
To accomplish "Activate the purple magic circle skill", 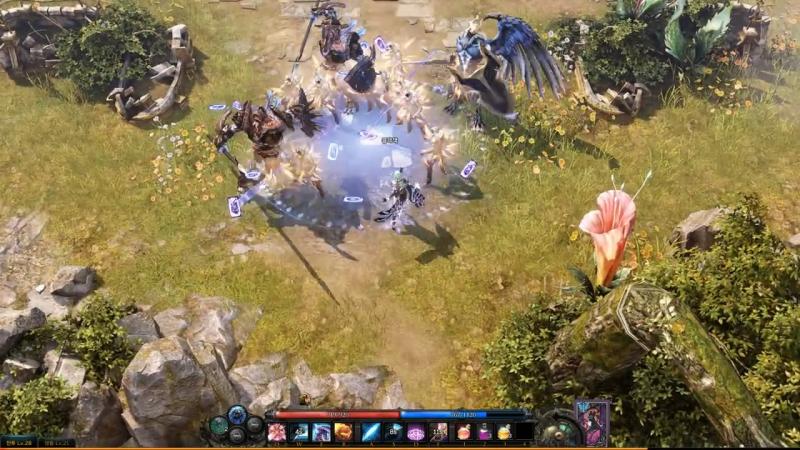I will 416,432.
